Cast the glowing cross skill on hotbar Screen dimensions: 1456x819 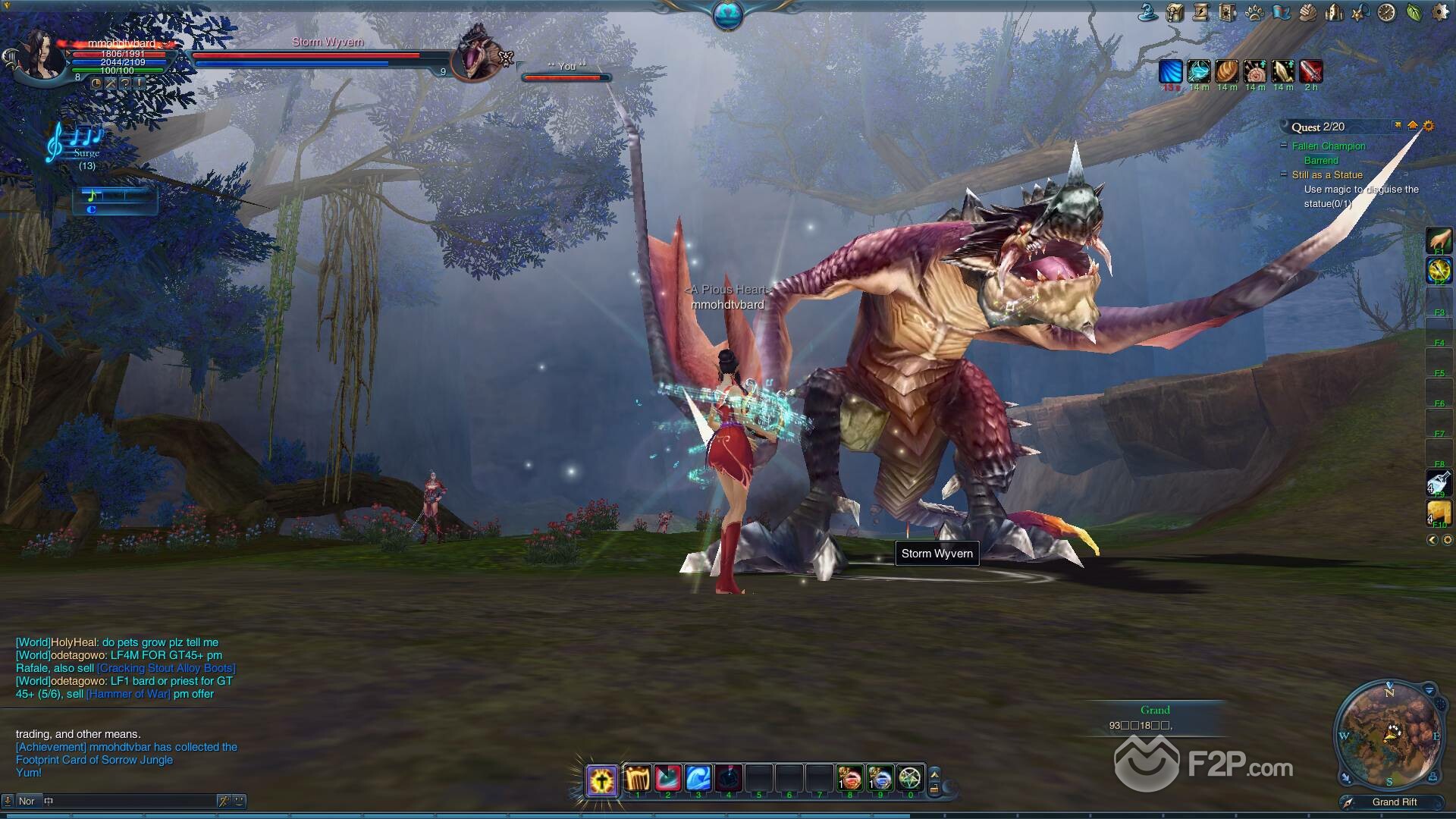(x=602, y=780)
